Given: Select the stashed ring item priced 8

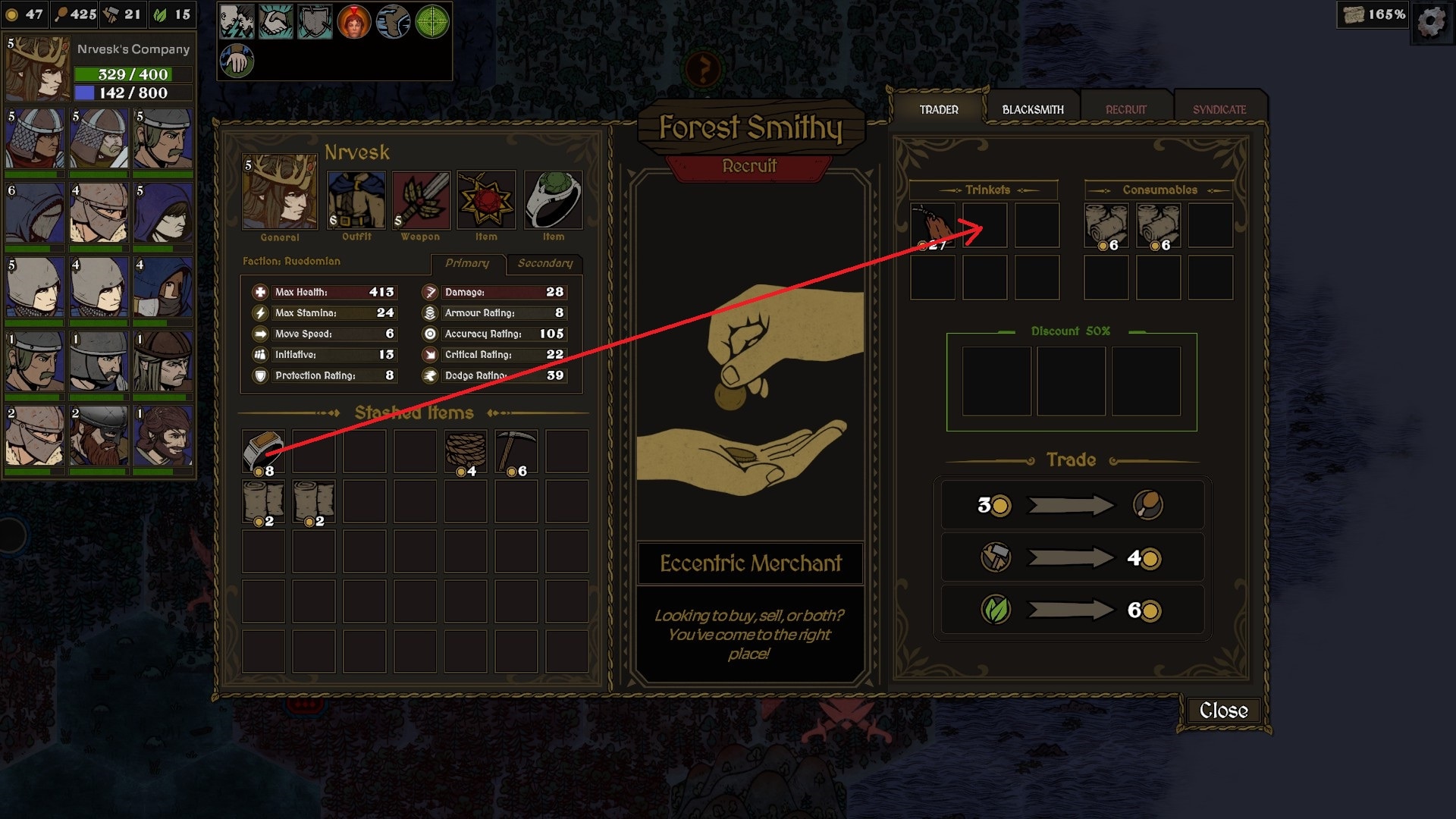Looking at the screenshot, I should point(262,451).
